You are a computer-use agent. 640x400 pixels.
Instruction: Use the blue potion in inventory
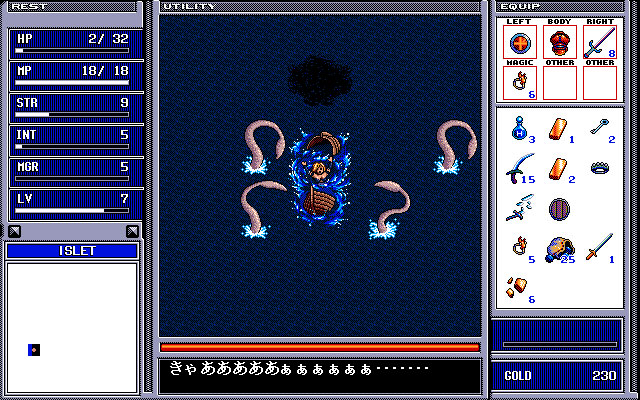(x=517, y=128)
